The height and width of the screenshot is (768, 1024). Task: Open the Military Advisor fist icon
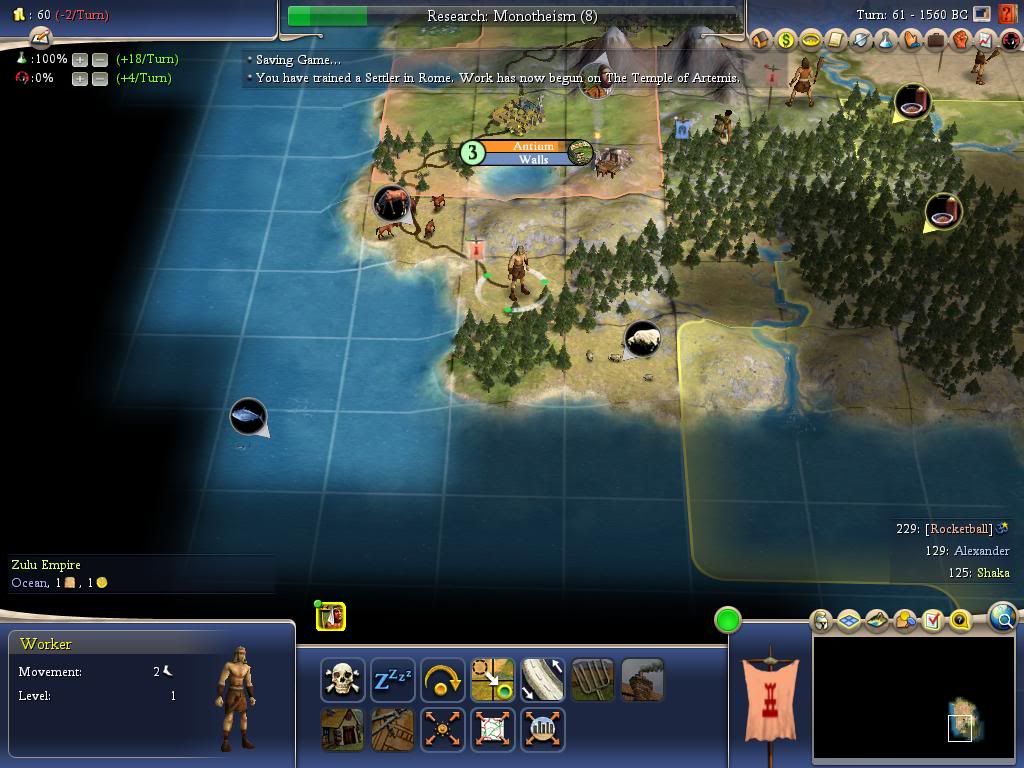coord(961,40)
